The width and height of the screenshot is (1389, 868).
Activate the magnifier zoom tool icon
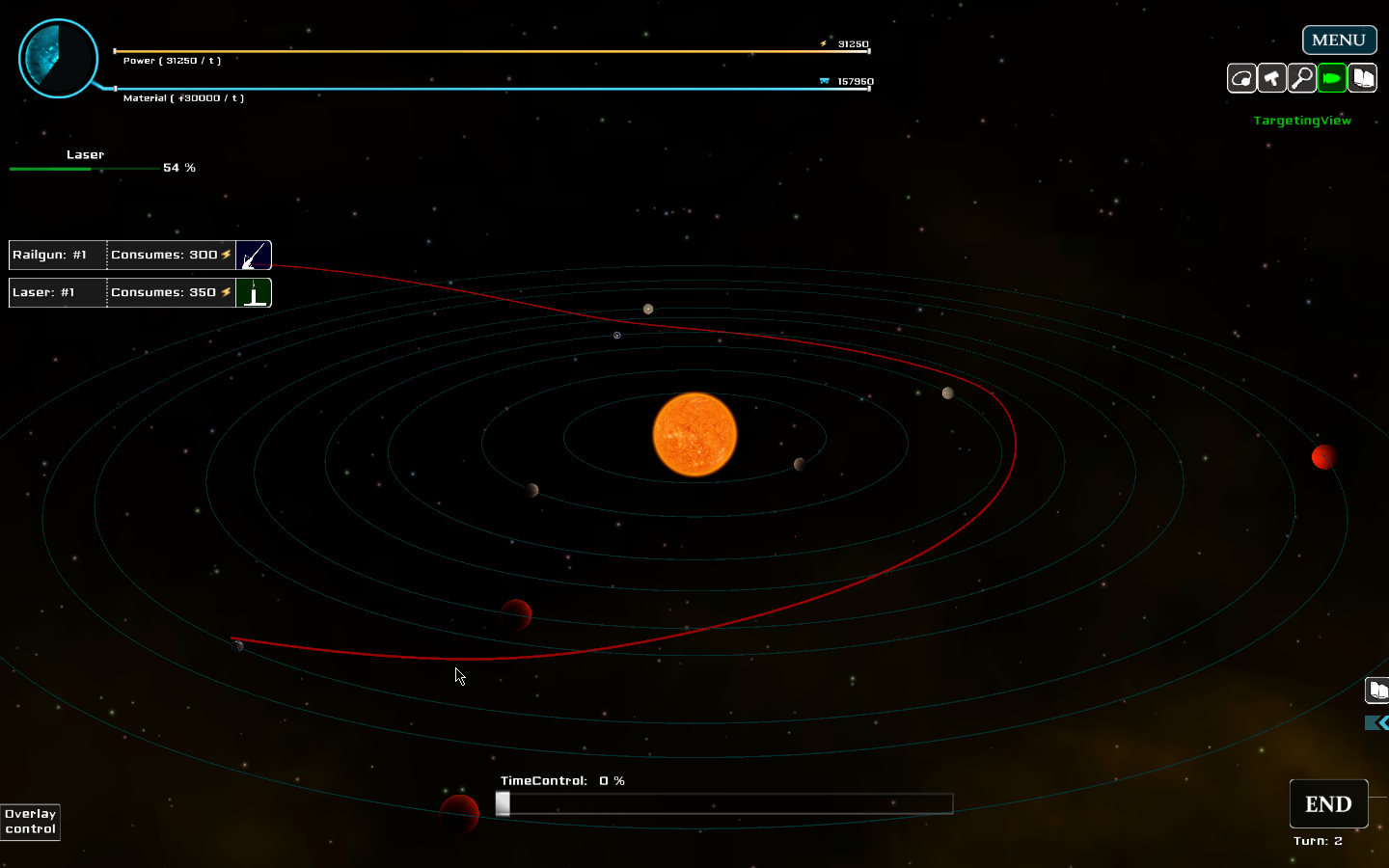1302,78
